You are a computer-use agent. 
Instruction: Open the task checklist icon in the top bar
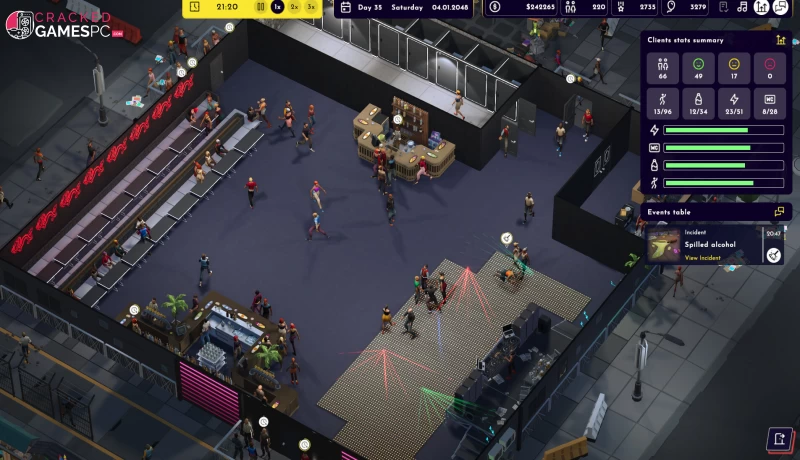(724, 7)
